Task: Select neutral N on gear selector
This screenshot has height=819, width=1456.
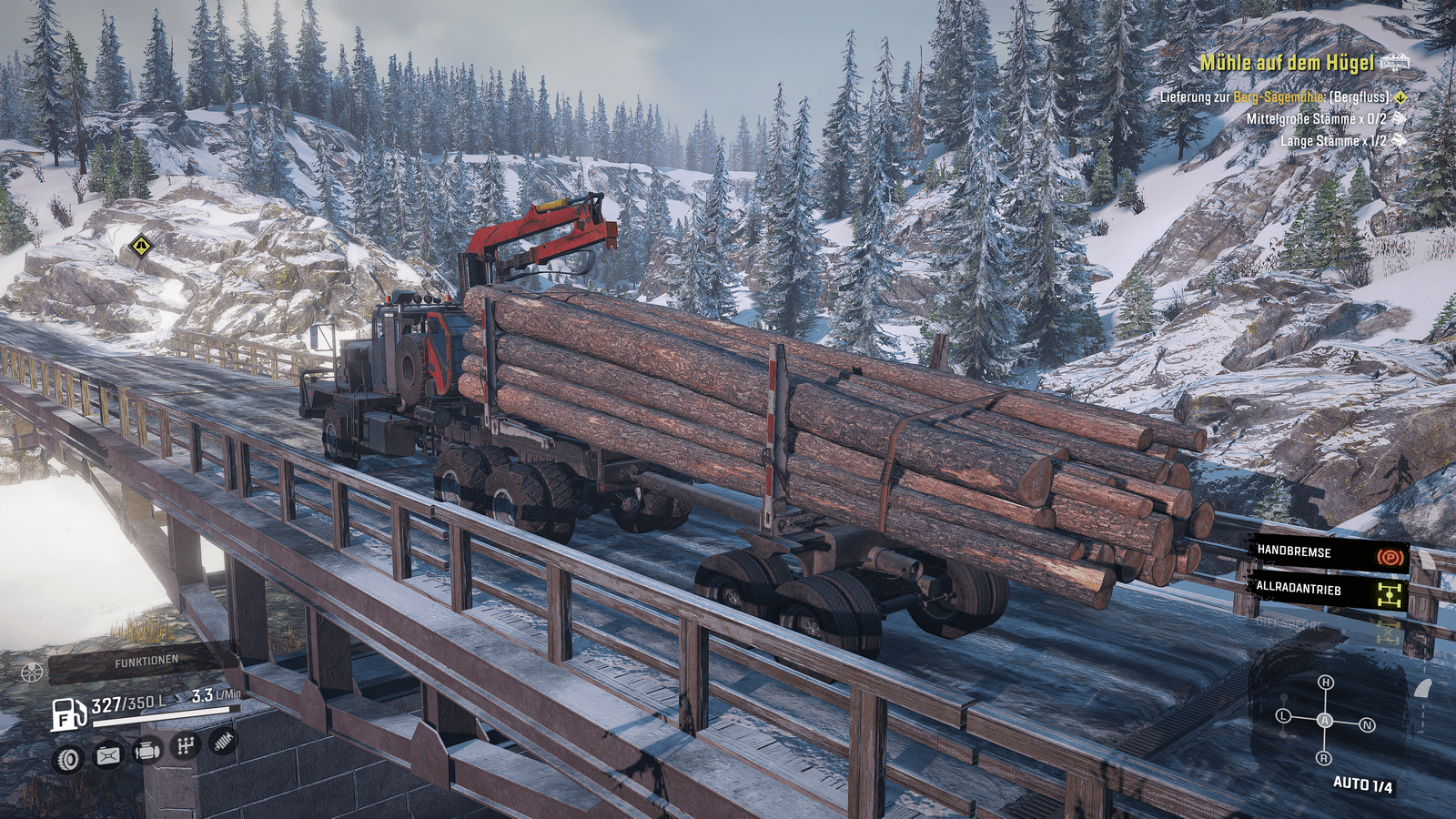Action: pyautogui.click(x=1367, y=725)
